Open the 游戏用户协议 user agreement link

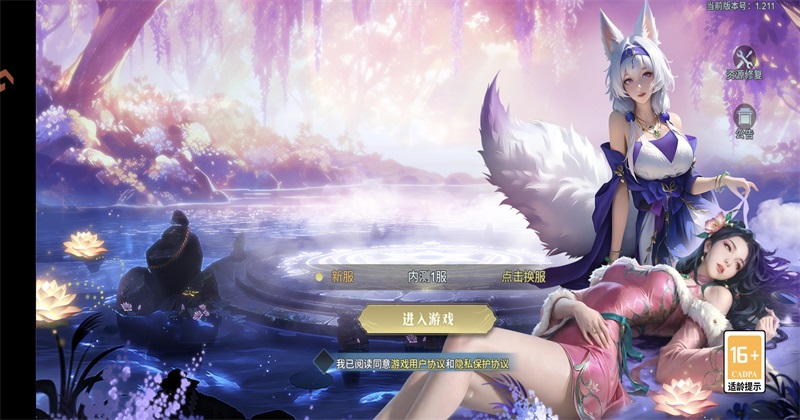[417, 363]
